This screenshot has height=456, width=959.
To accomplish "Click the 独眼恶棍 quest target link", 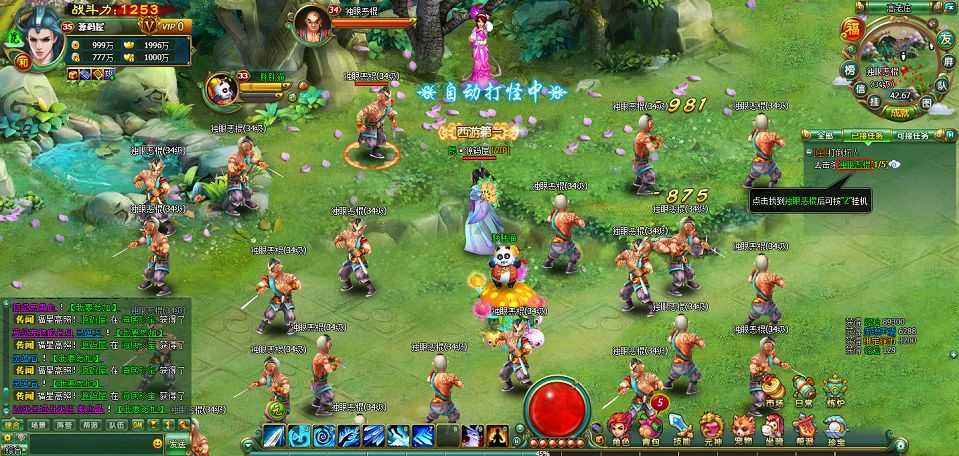I will tap(855, 164).
